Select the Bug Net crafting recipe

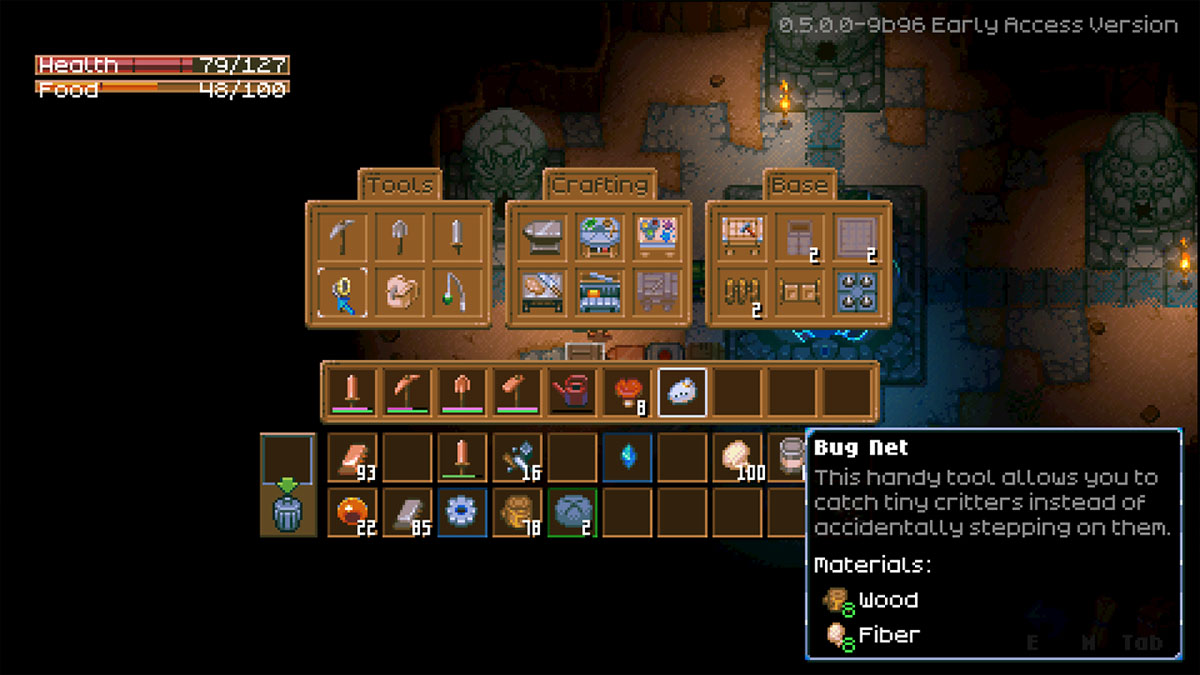pyautogui.click(x=342, y=293)
